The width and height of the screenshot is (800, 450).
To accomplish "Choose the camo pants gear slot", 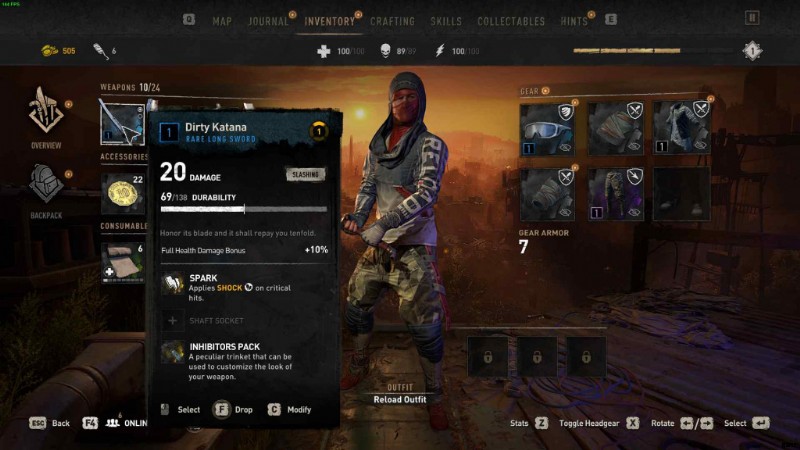I will pos(613,194).
